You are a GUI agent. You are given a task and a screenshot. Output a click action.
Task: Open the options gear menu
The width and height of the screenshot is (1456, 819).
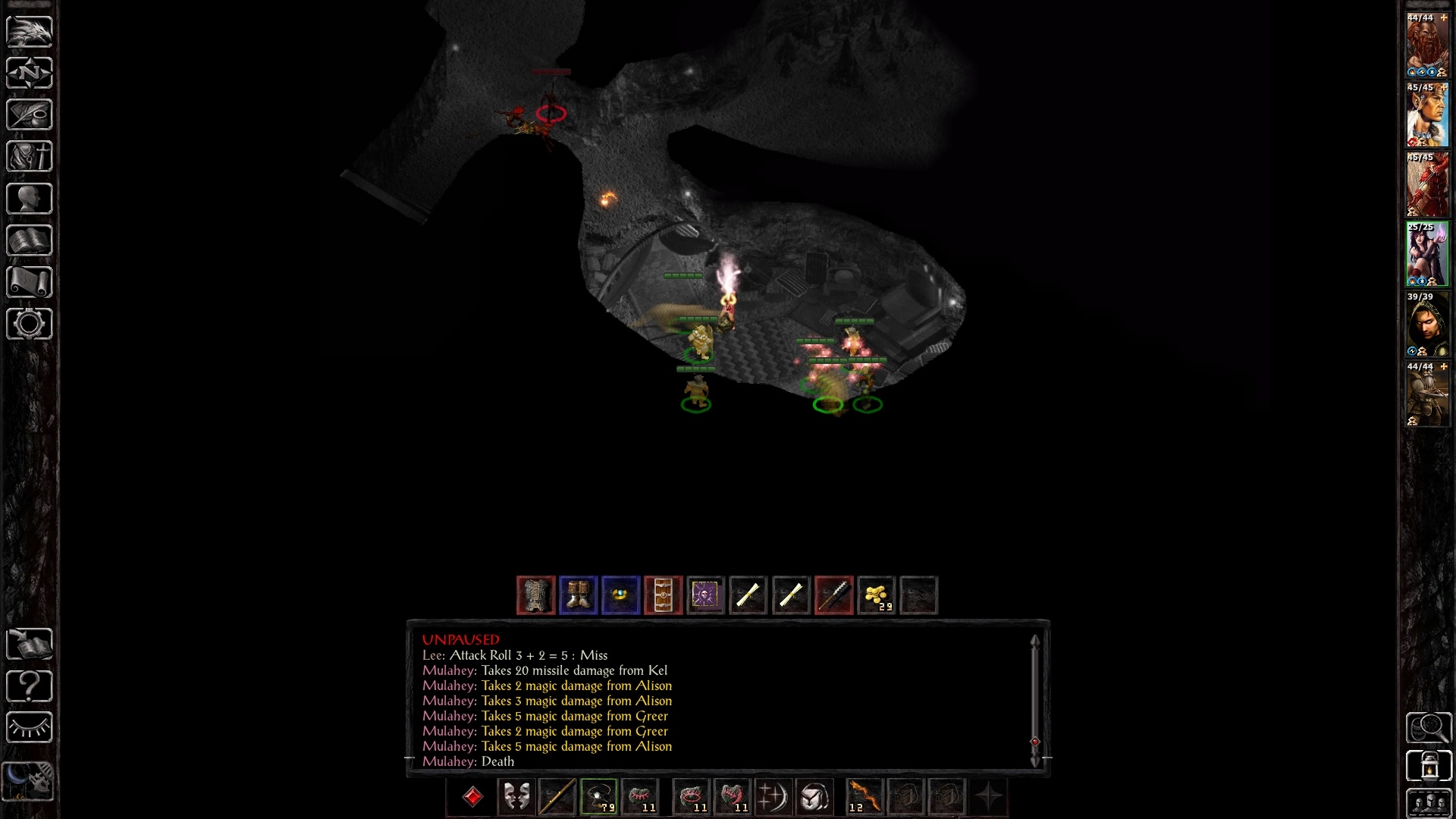pyautogui.click(x=30, y=324)
